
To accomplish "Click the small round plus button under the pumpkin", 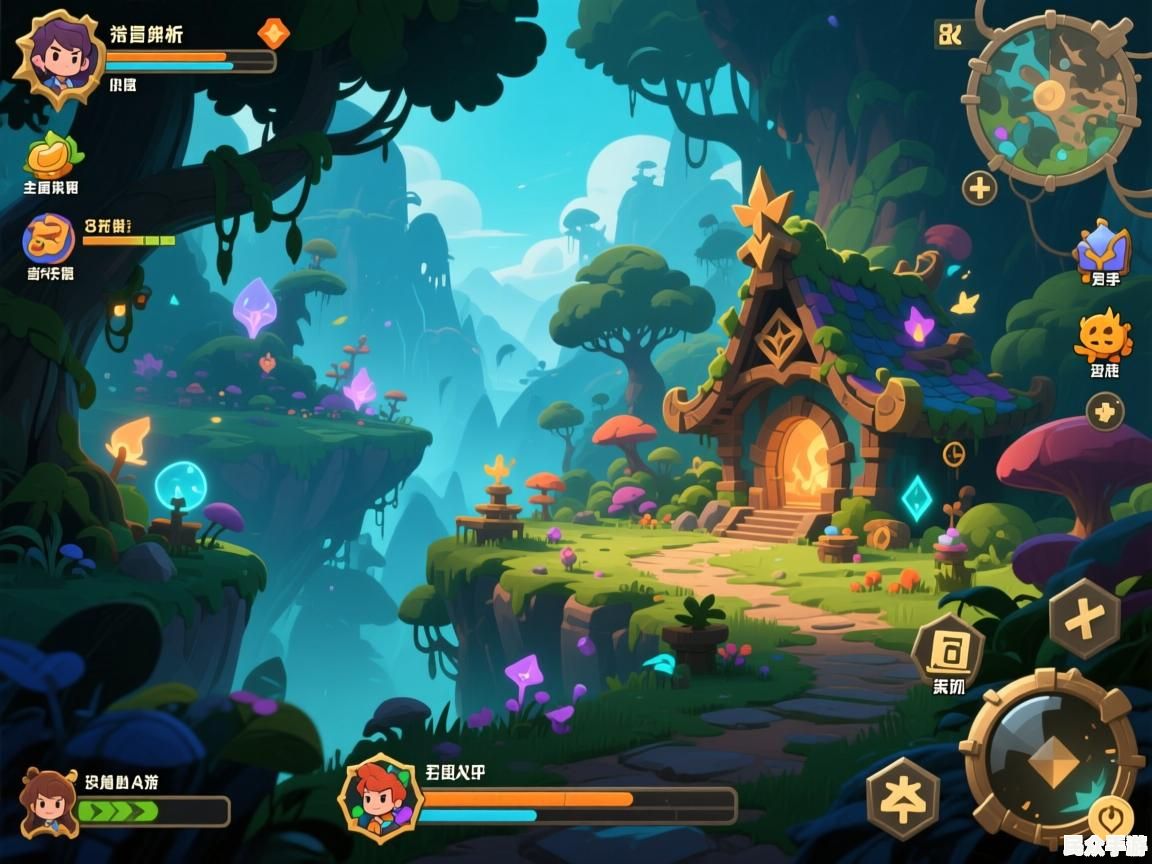I will pyautogui.click(x=1104, y=411).
